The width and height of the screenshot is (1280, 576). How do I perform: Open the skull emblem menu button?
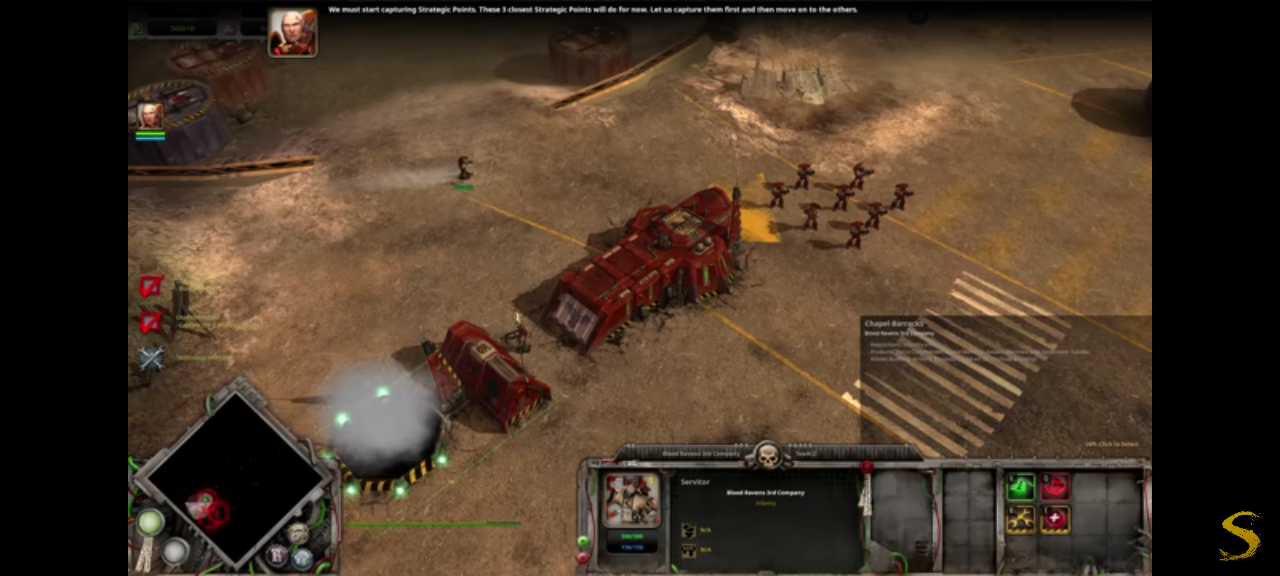(768, 456)
